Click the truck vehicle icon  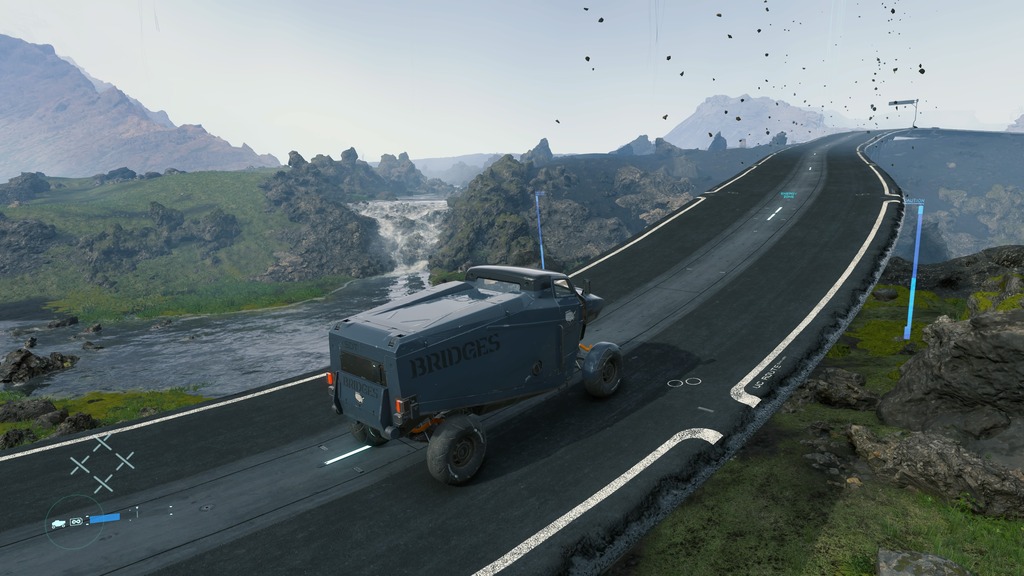(x=59, y=523)
